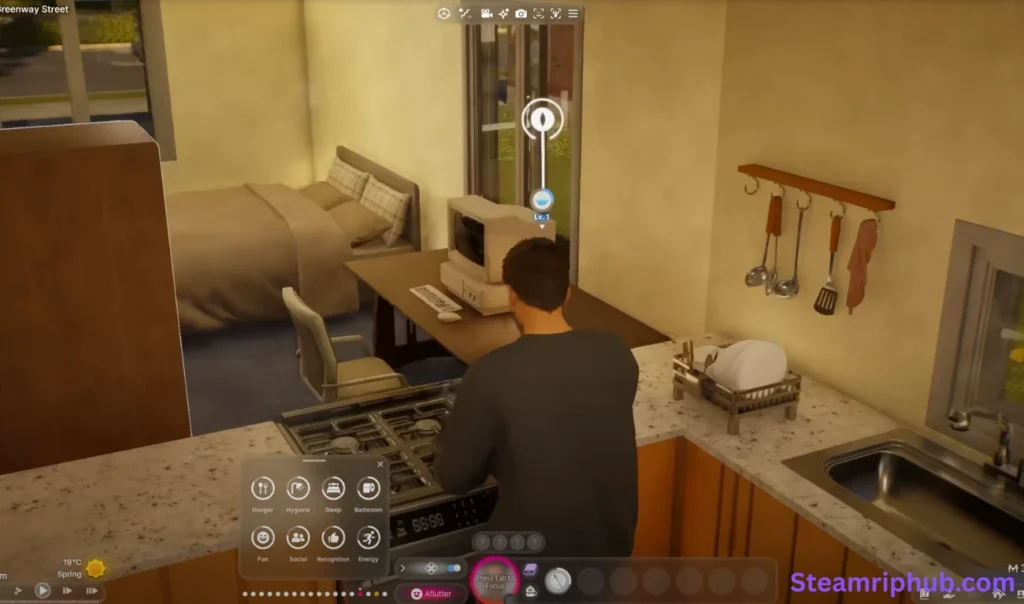Viewport: 1024px width, 604px height.
Task: Open the hamburger menu in top toolbar
Action: point(573,13)
